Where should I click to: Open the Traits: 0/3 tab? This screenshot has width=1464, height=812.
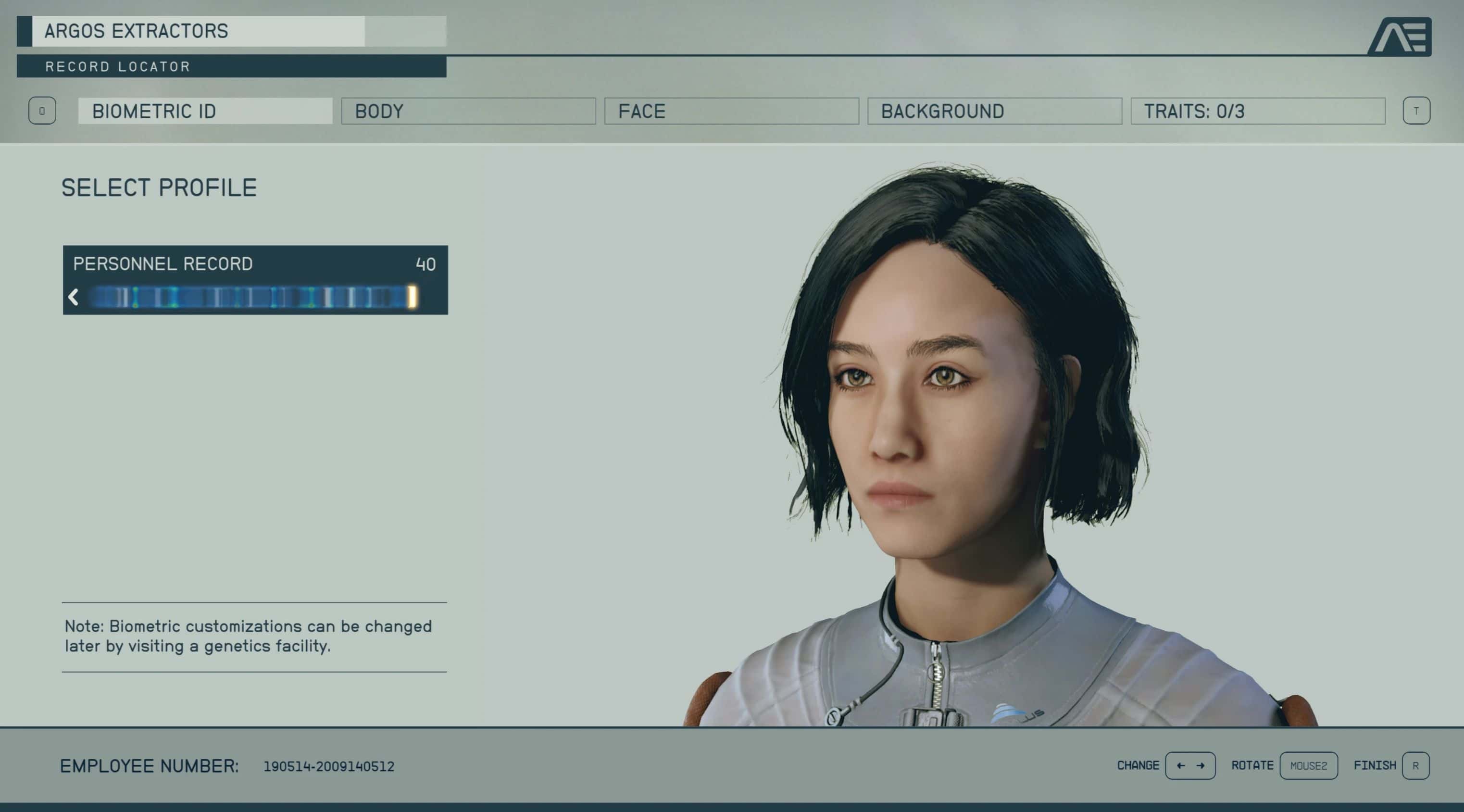[x=1257, y=112]
